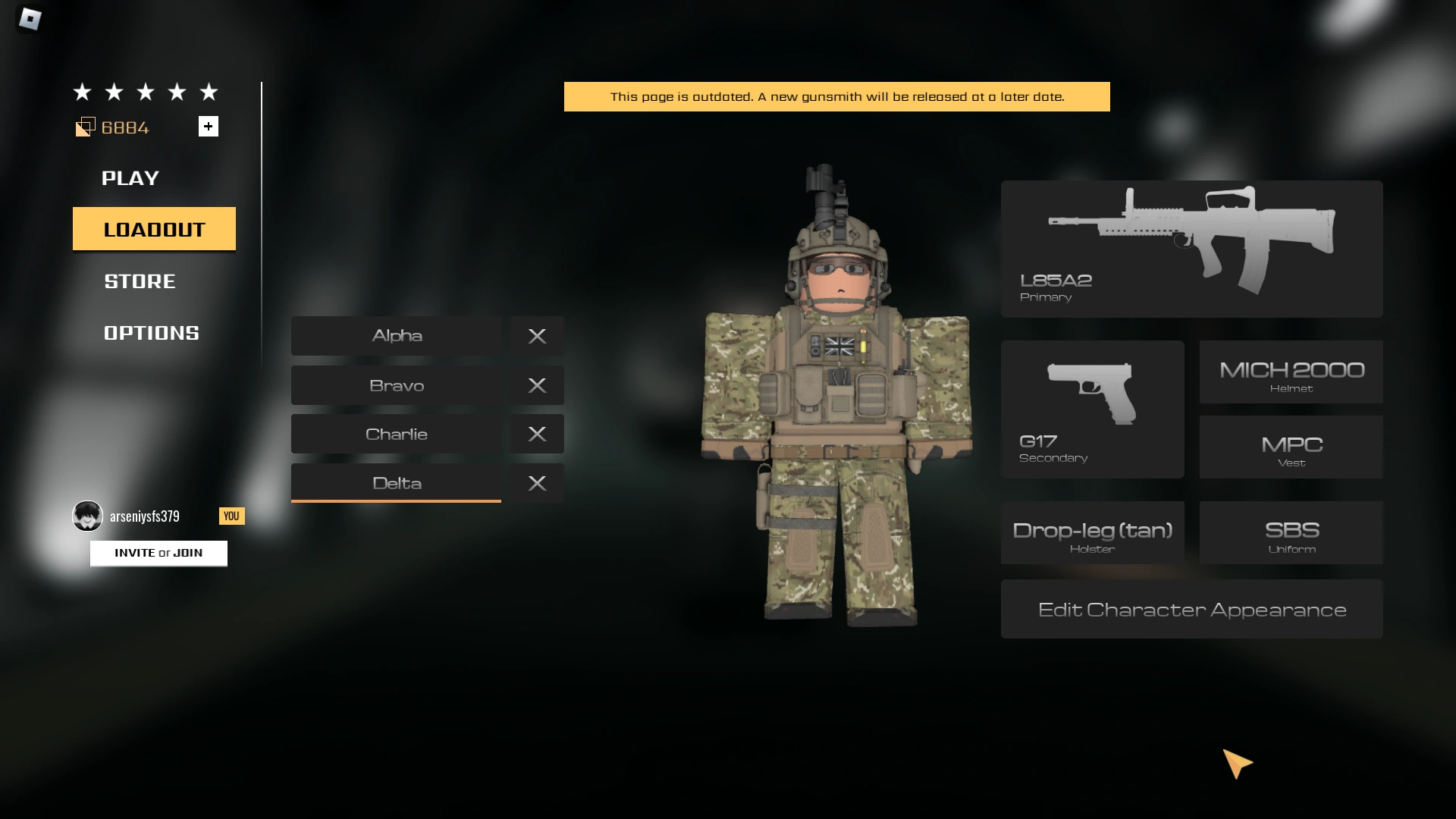This screenshot has height=819, width=1456.
Task: Click the plus button to add currency
Action: 209,126
